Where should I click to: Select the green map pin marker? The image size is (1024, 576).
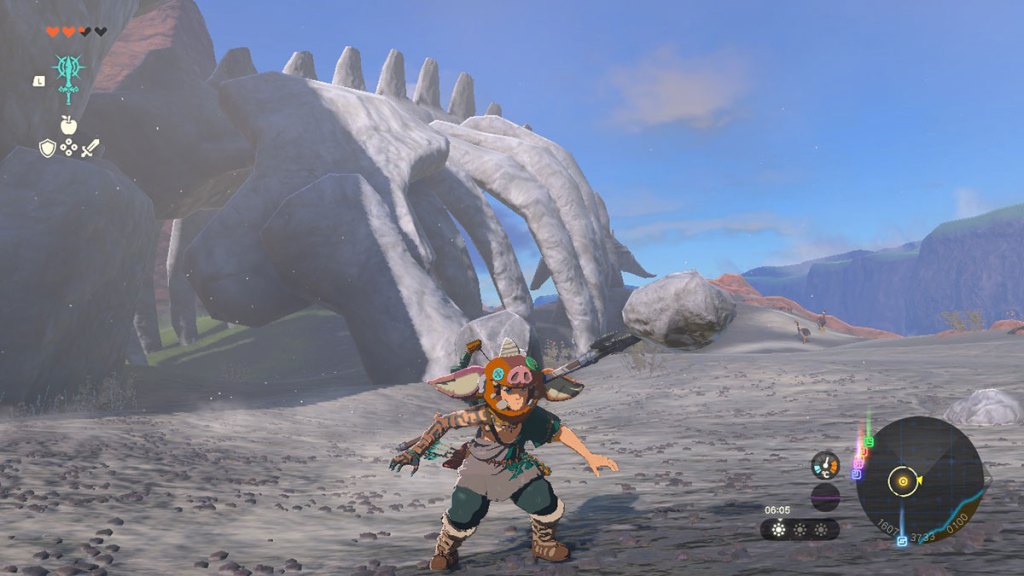pyautogui.click(x=869, y=441)
